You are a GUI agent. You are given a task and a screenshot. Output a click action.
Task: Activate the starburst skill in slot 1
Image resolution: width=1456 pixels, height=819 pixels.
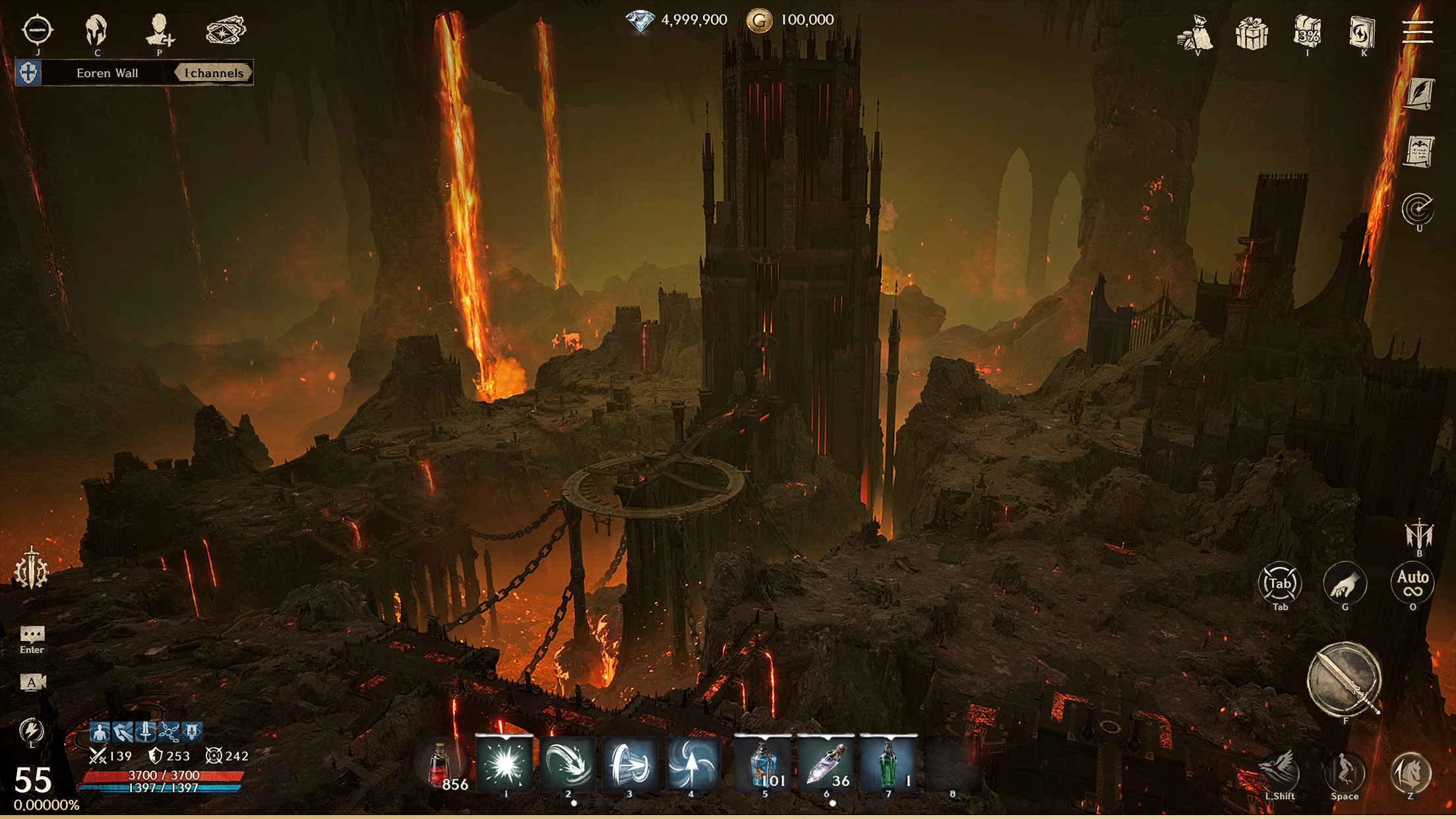click(x=505, y=764)
